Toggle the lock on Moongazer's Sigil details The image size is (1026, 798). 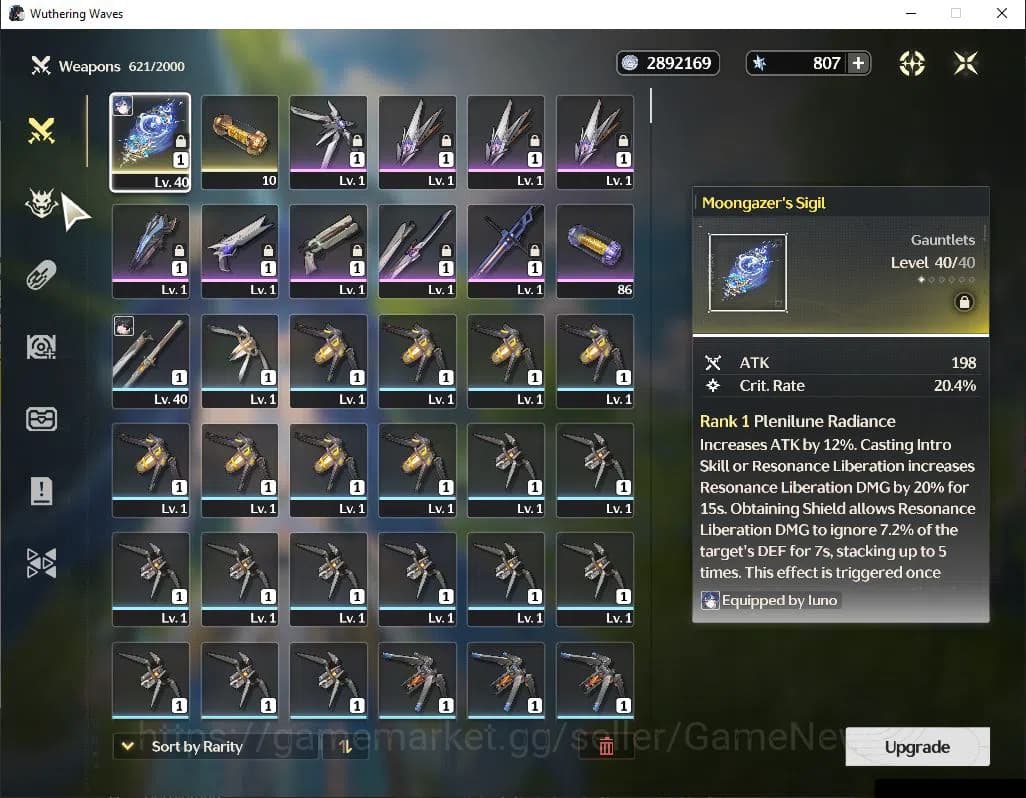coord(964,302)
